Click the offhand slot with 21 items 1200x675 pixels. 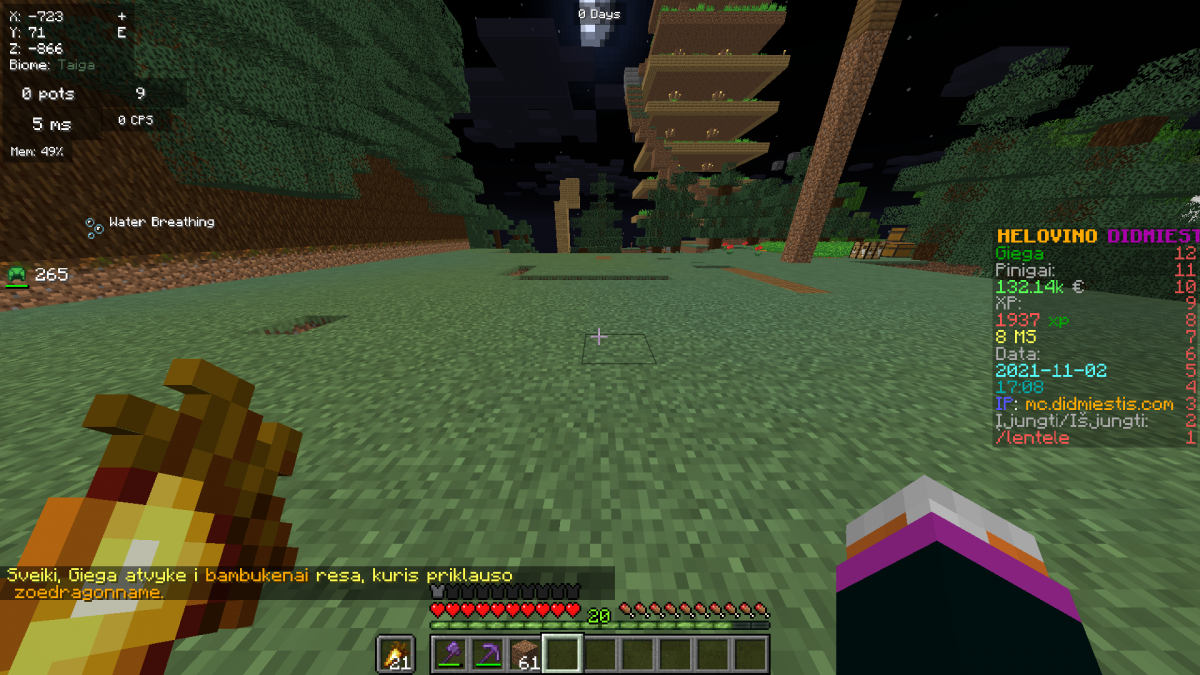click(396, 654)
